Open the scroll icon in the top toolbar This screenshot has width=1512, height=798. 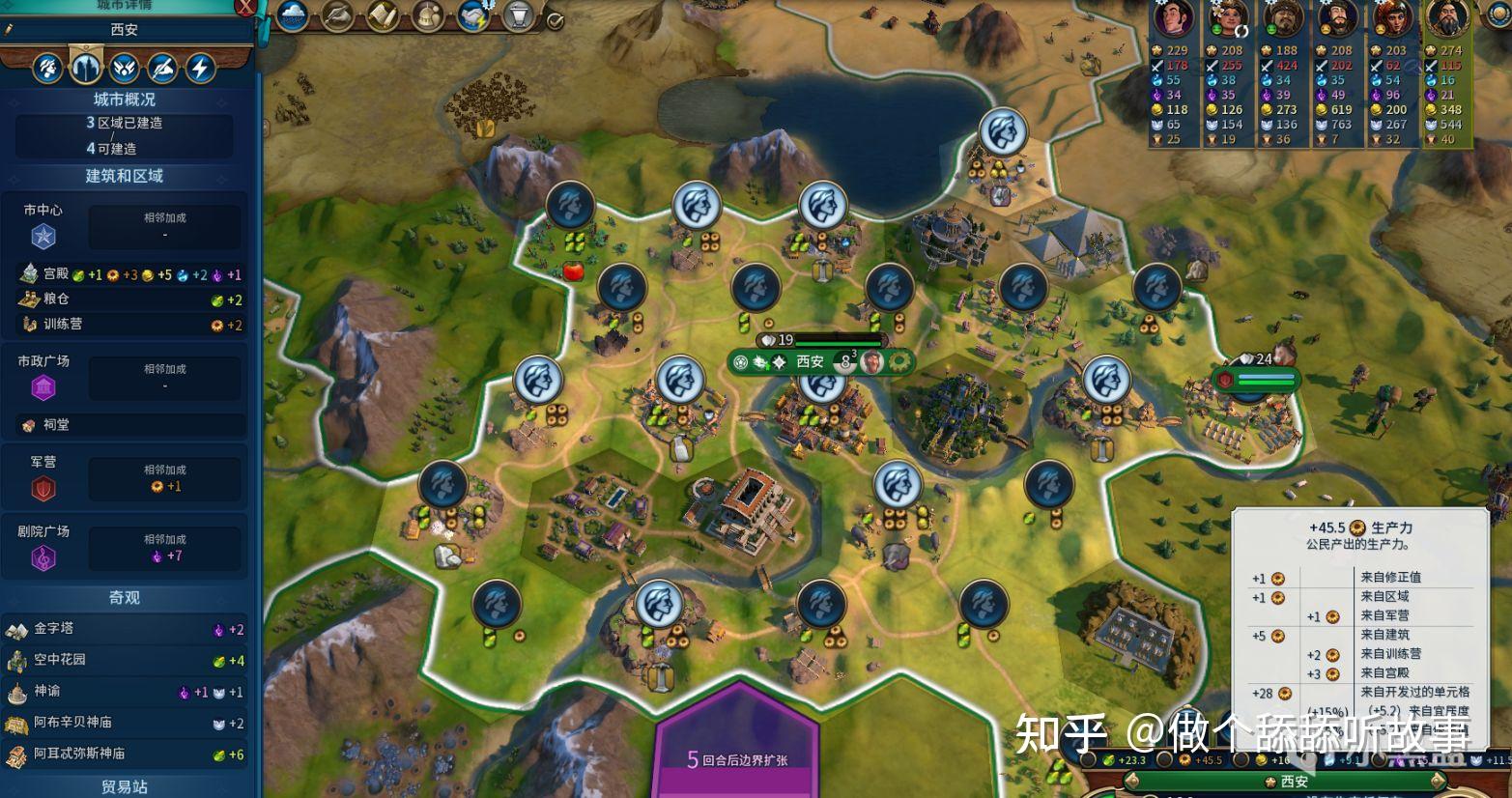pyautogui.click(x=383, y=14)
